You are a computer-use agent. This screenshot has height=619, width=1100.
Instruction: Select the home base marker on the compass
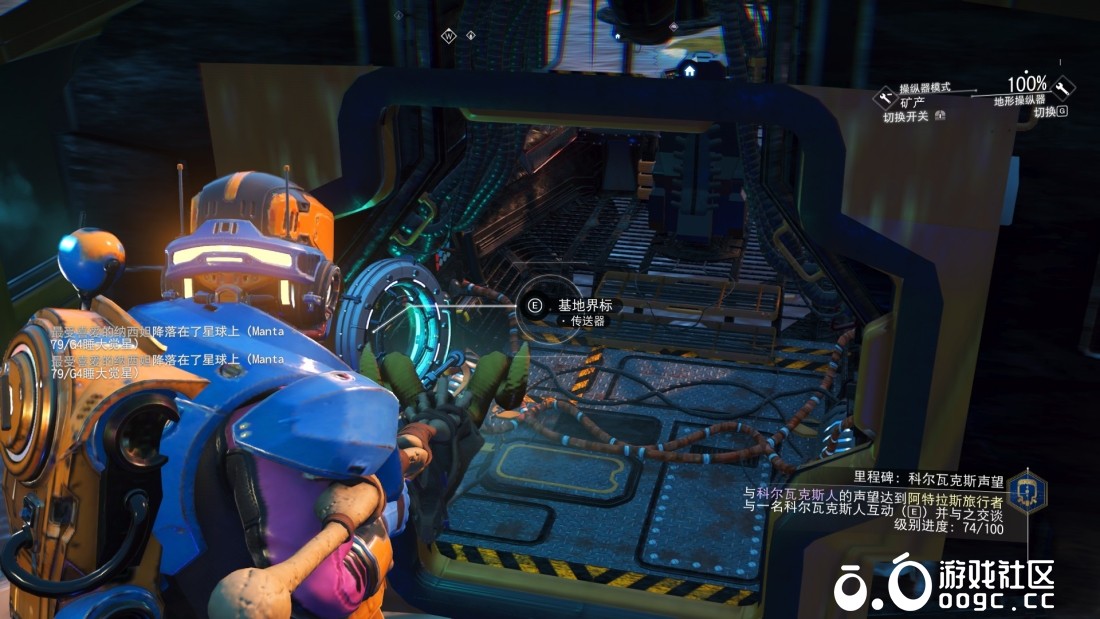(689, 71)
